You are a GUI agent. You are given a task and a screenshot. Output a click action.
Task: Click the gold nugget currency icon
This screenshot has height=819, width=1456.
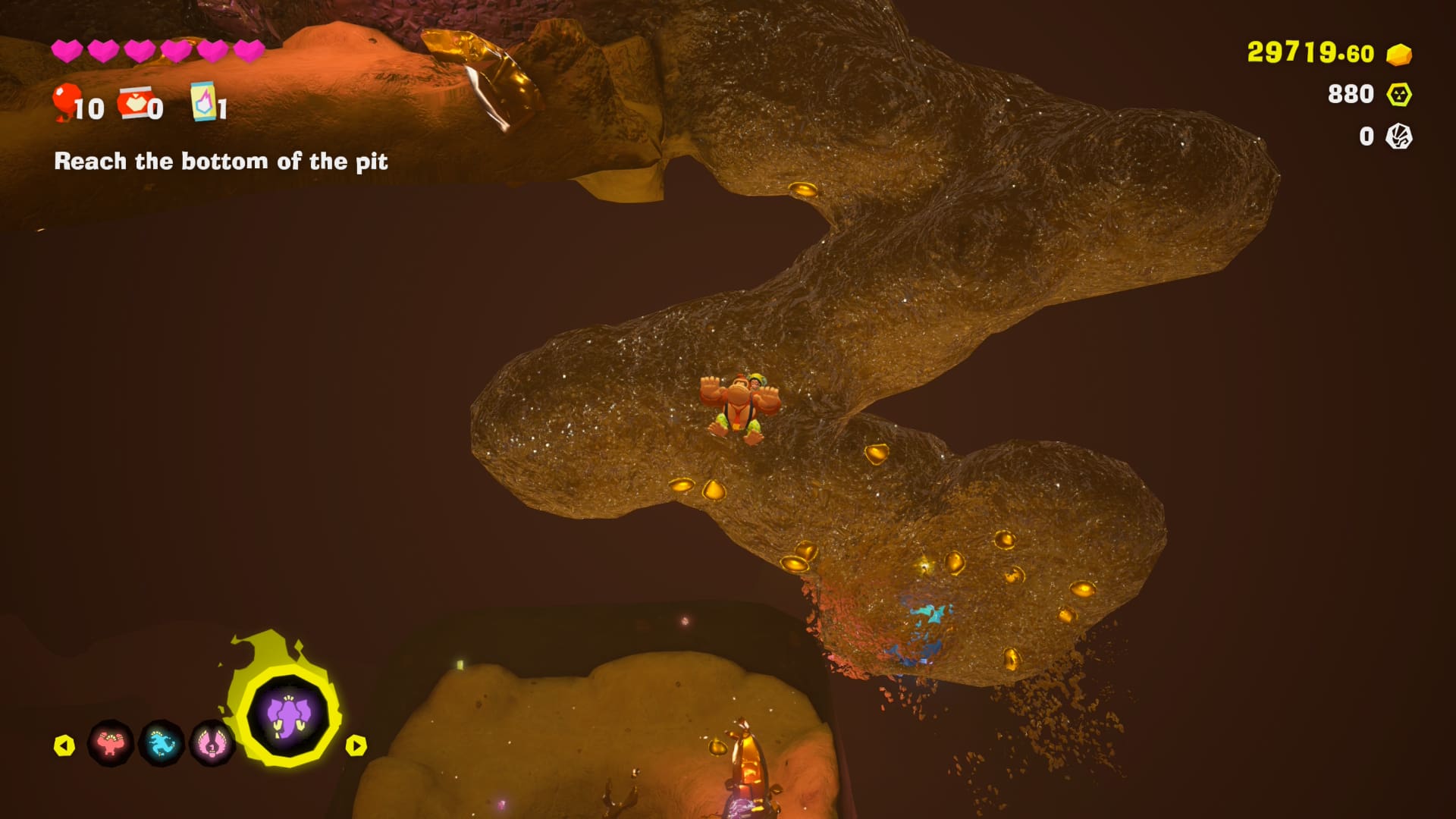pyautogui.click(x=1399, y=55)
